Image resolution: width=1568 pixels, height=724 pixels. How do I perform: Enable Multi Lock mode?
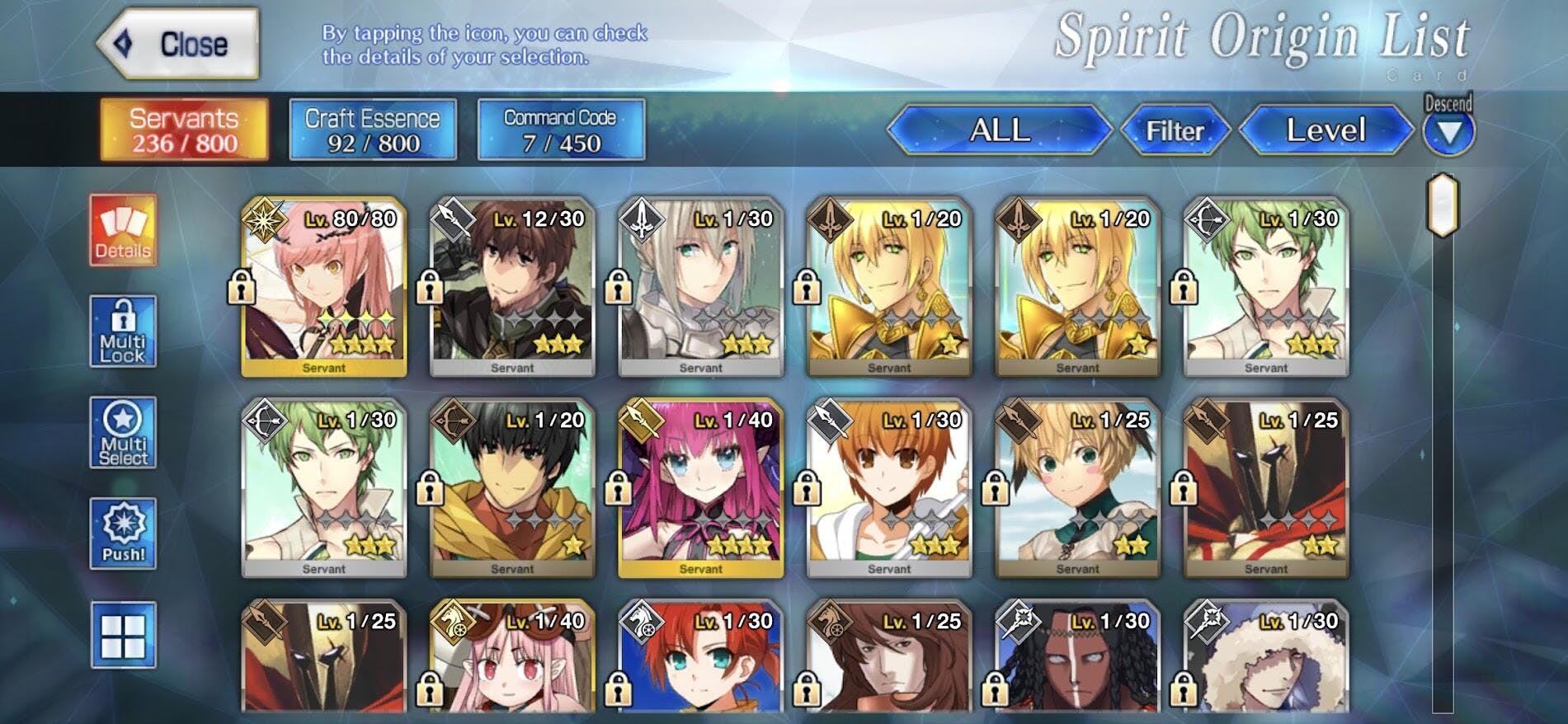pyautogui.click(x=123, y=331)
